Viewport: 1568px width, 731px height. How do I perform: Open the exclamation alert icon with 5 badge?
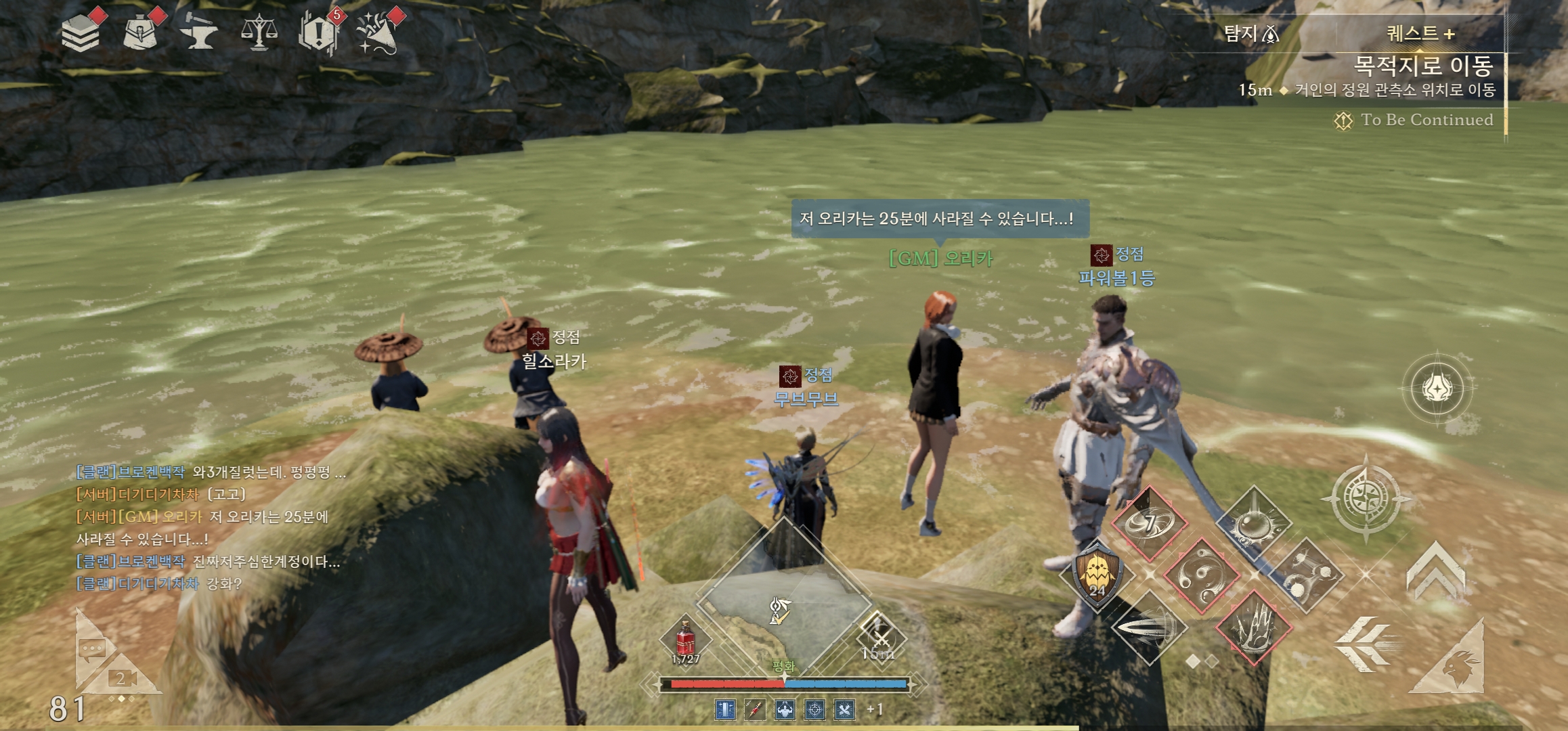[318, 32]
